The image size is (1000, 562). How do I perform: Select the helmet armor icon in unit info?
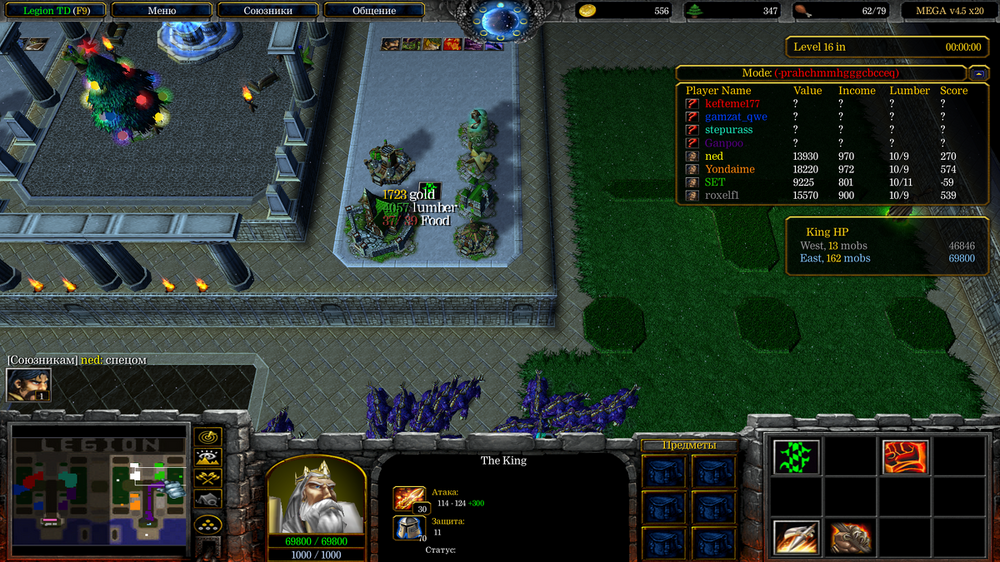409,528
